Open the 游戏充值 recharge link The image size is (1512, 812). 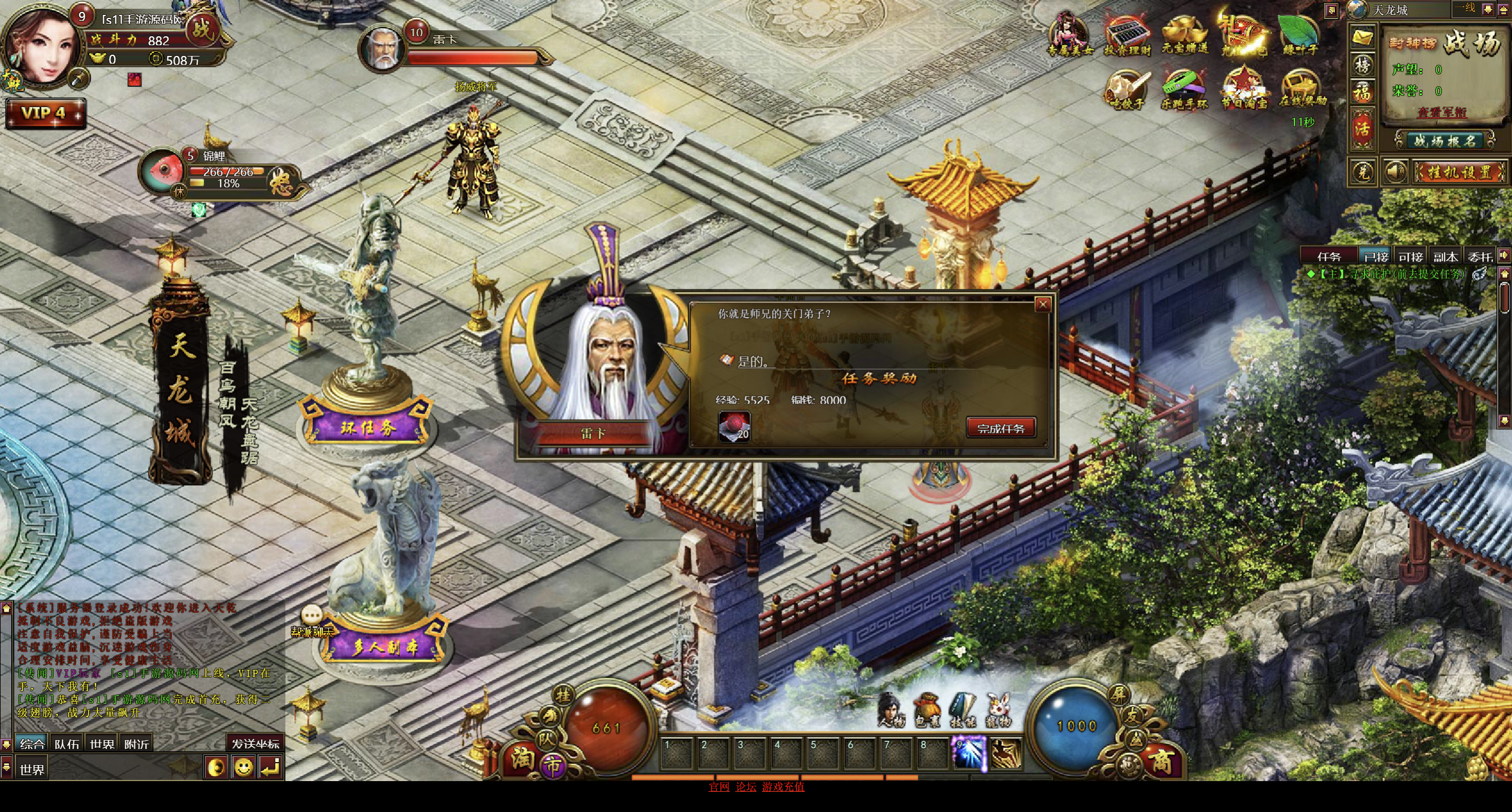click(783, 787)
